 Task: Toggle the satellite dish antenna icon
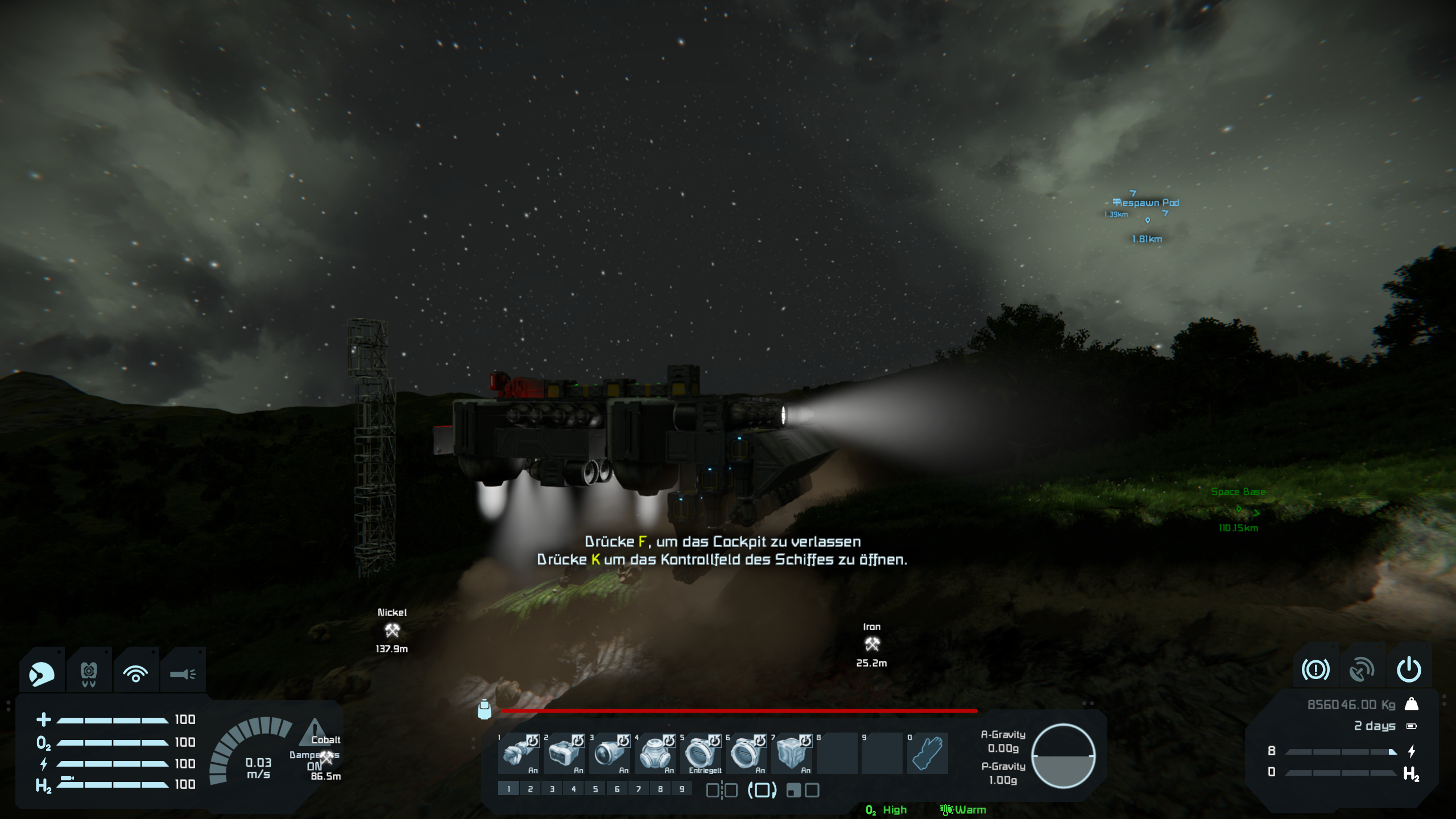(x=1362, y=670)
